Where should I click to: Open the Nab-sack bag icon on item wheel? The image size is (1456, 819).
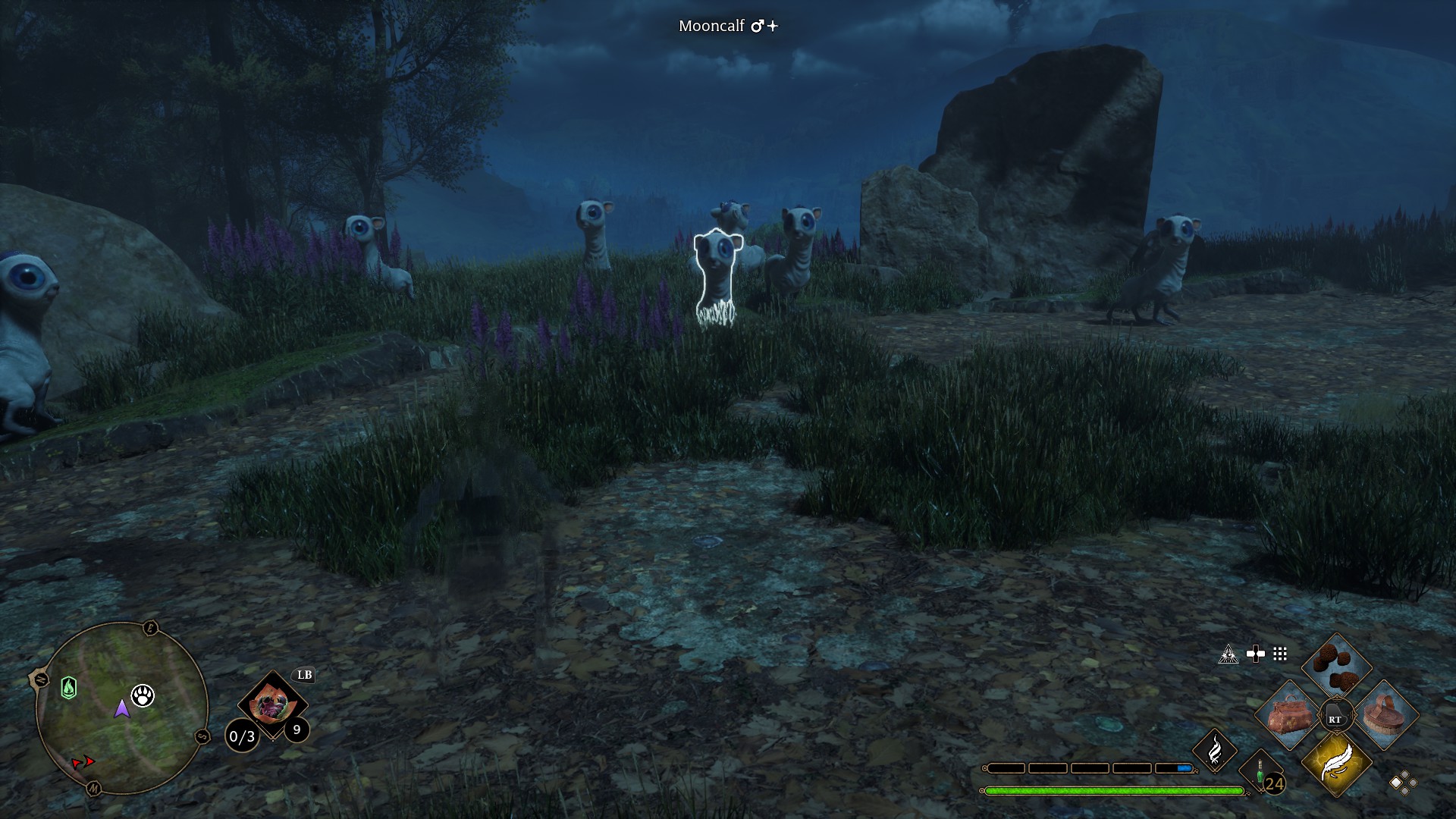(x=1289, y=714)
